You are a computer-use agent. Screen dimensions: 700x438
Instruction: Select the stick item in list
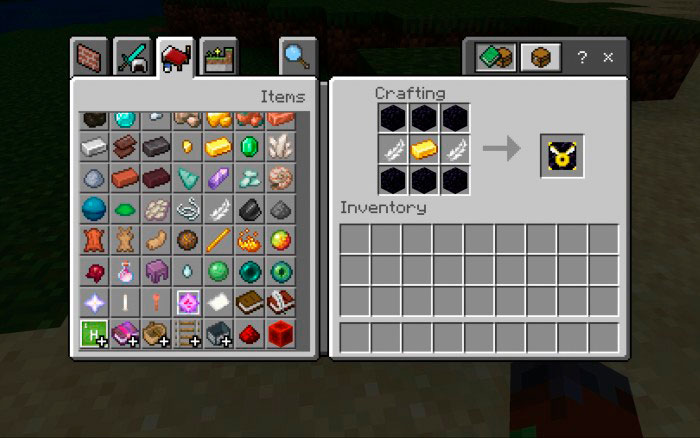[219, 240]
